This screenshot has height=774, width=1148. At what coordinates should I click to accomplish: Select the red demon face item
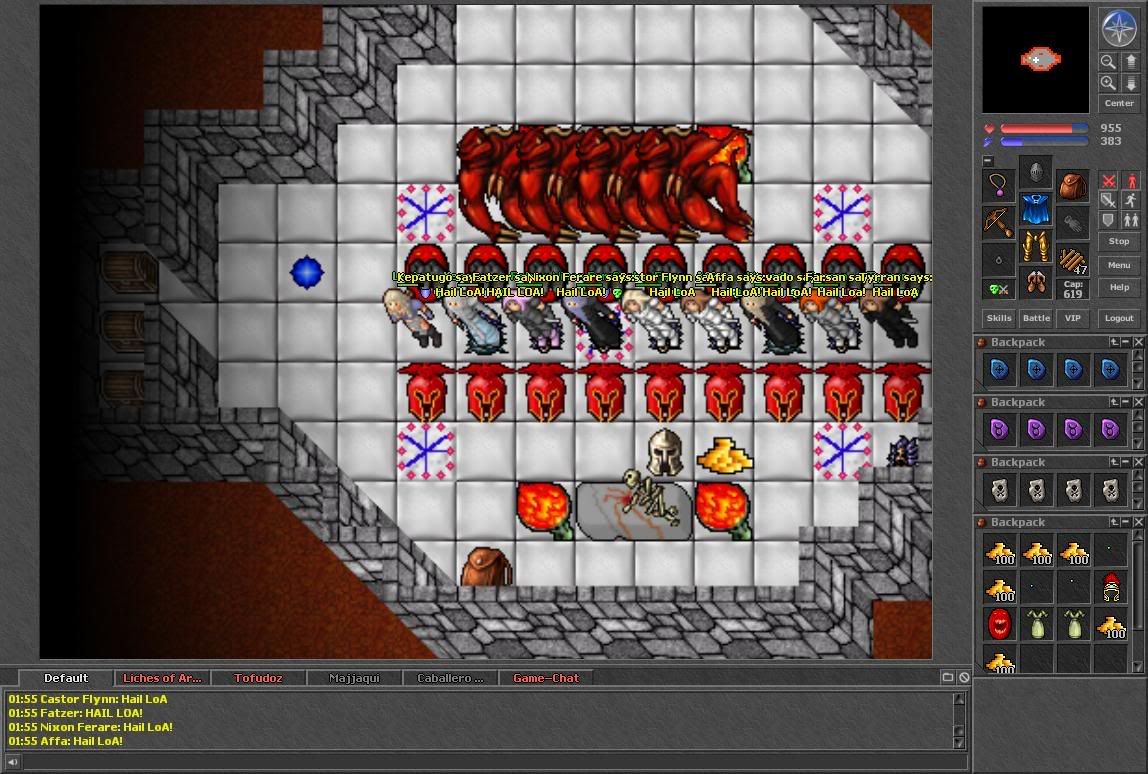[999, 624]
